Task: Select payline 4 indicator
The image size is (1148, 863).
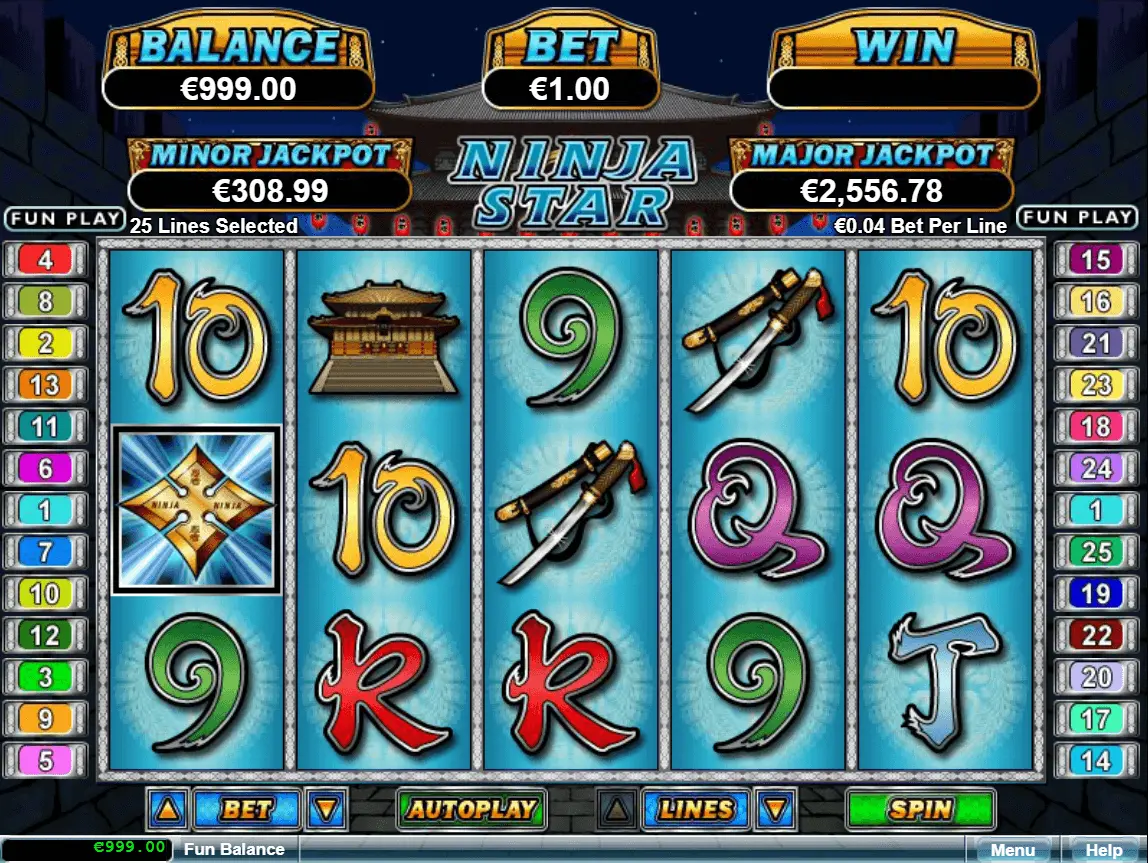Action: [45, 261]
